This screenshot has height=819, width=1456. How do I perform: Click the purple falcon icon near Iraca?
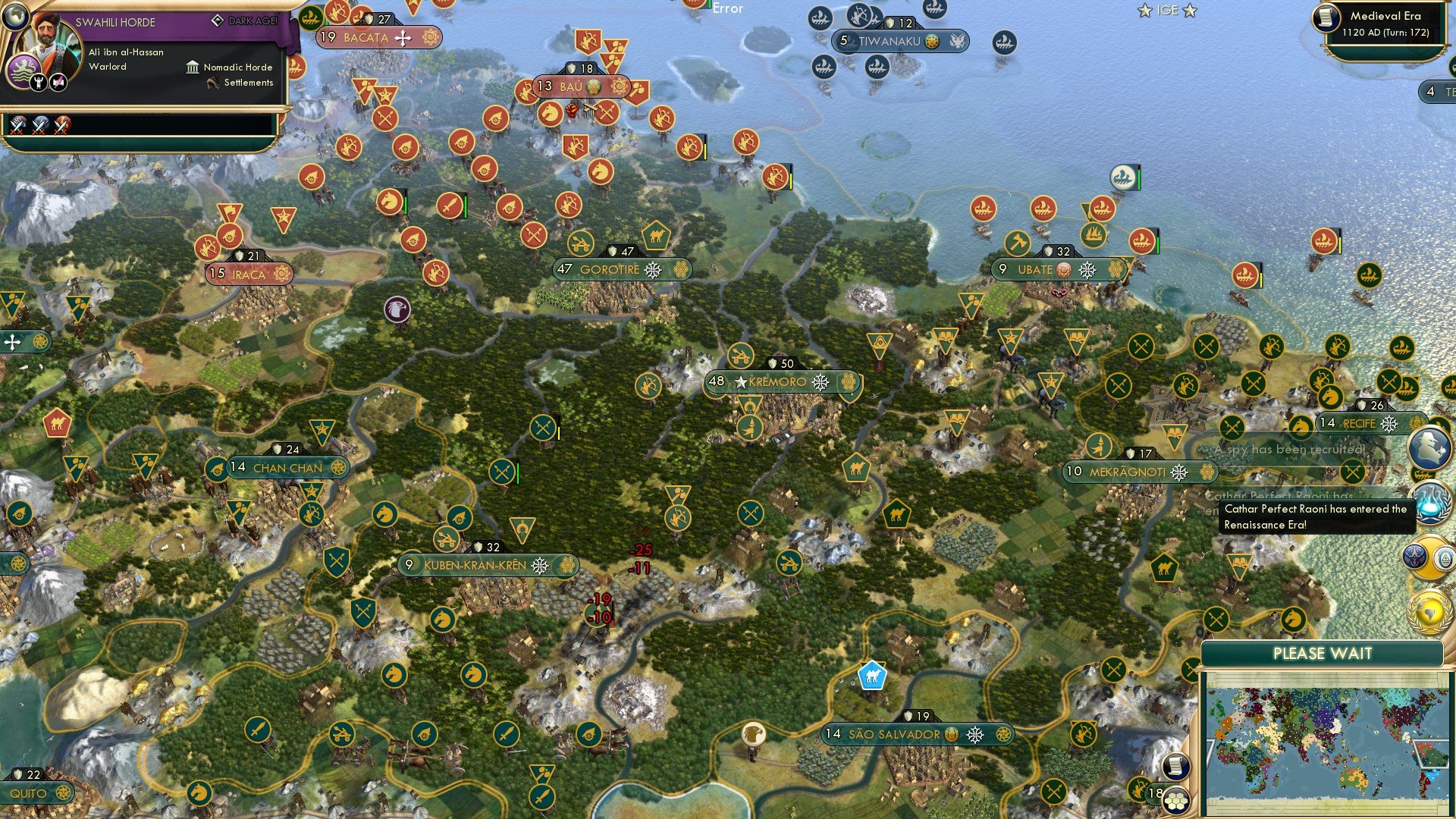[397, 311]
